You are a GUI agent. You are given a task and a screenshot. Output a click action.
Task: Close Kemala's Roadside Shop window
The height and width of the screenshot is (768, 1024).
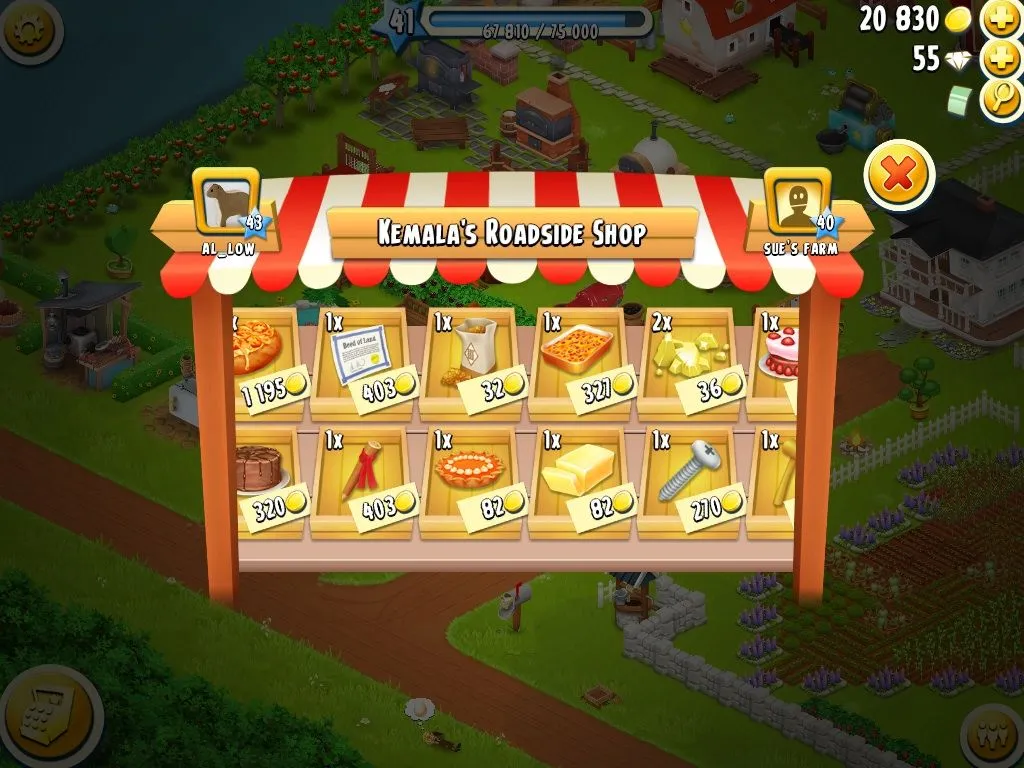click(898, 176)
